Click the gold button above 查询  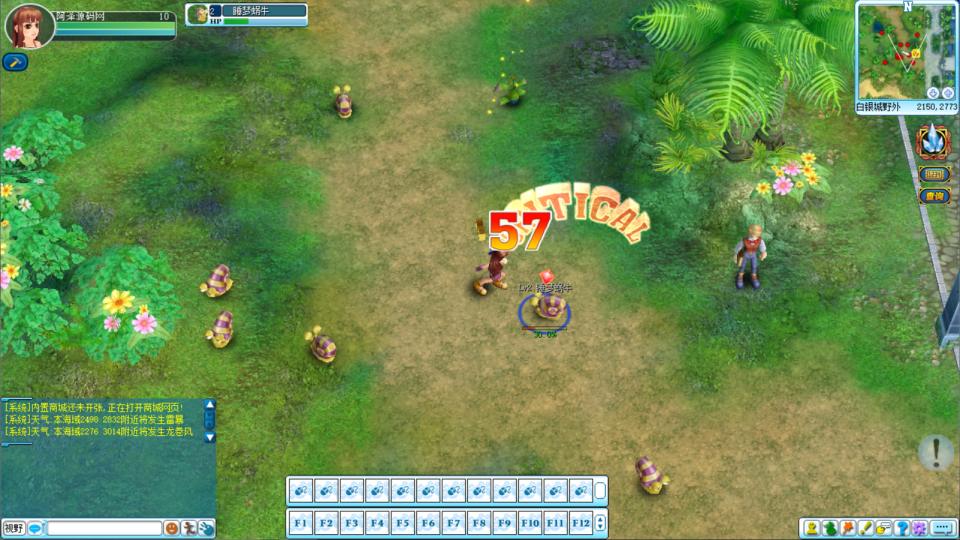pos(934,175)
